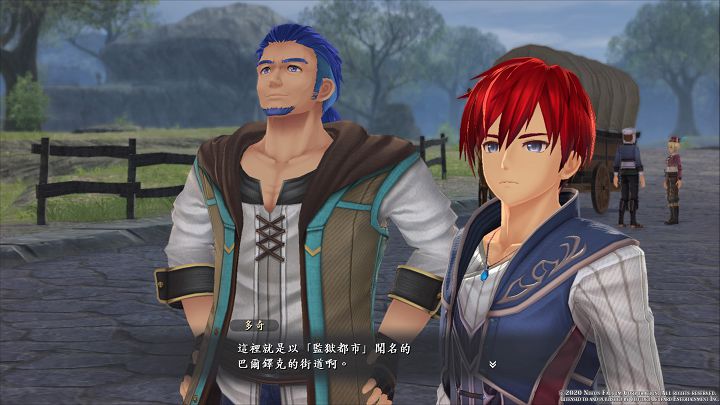
Task: Advance dialogue with the double-chevron continue arrow
Action: click(x=492, y=362)
